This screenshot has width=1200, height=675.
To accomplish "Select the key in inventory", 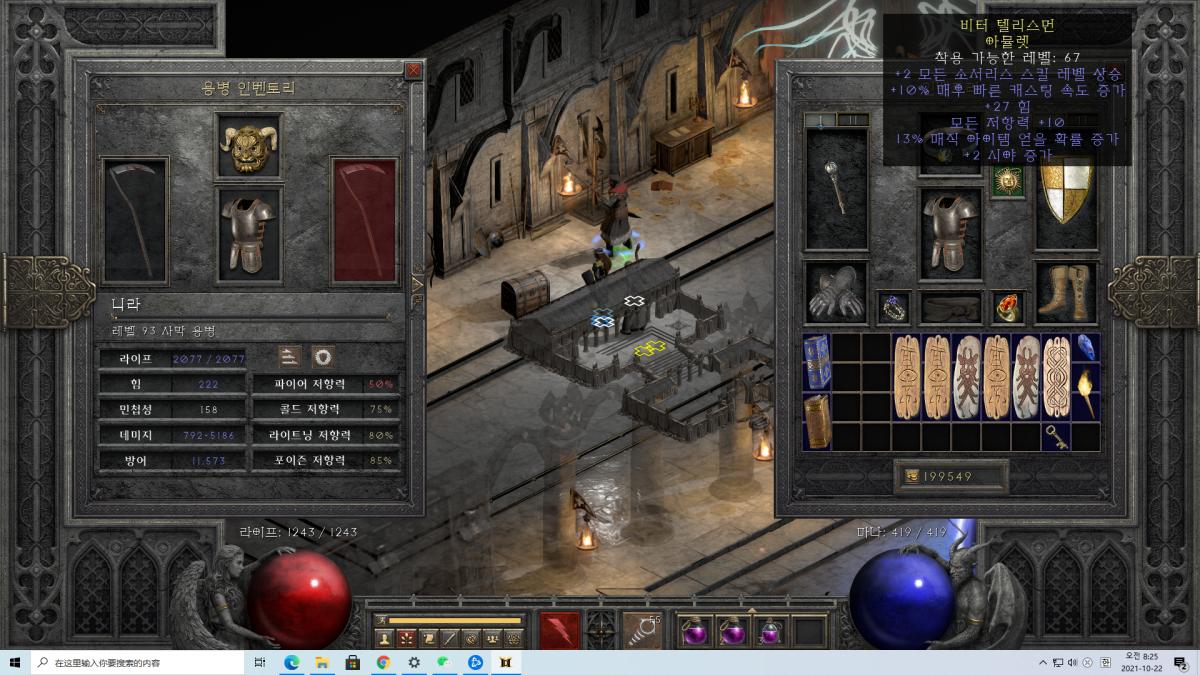I will (1056, 437).
